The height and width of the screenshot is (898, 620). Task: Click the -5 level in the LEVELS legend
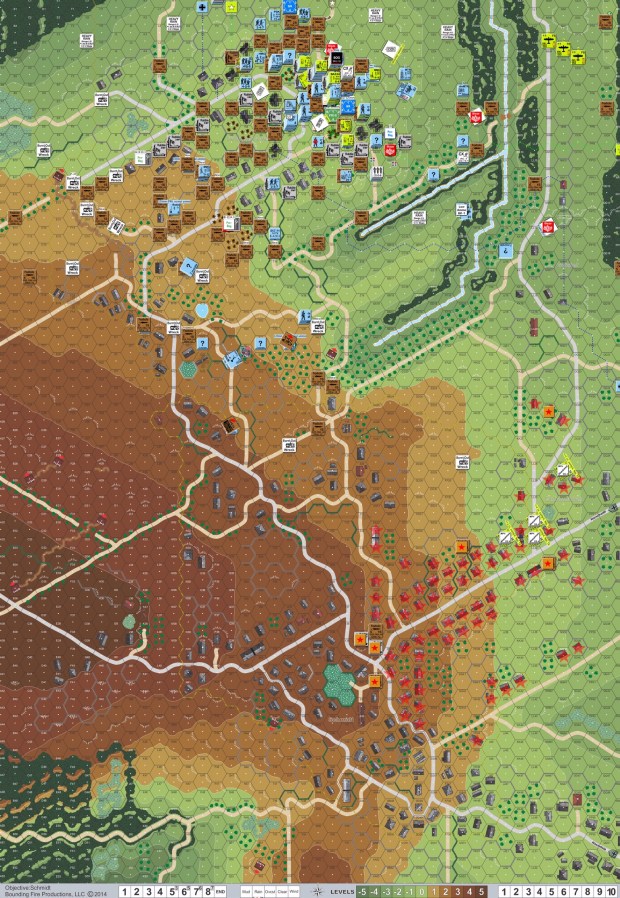click(x=362, y=890)
